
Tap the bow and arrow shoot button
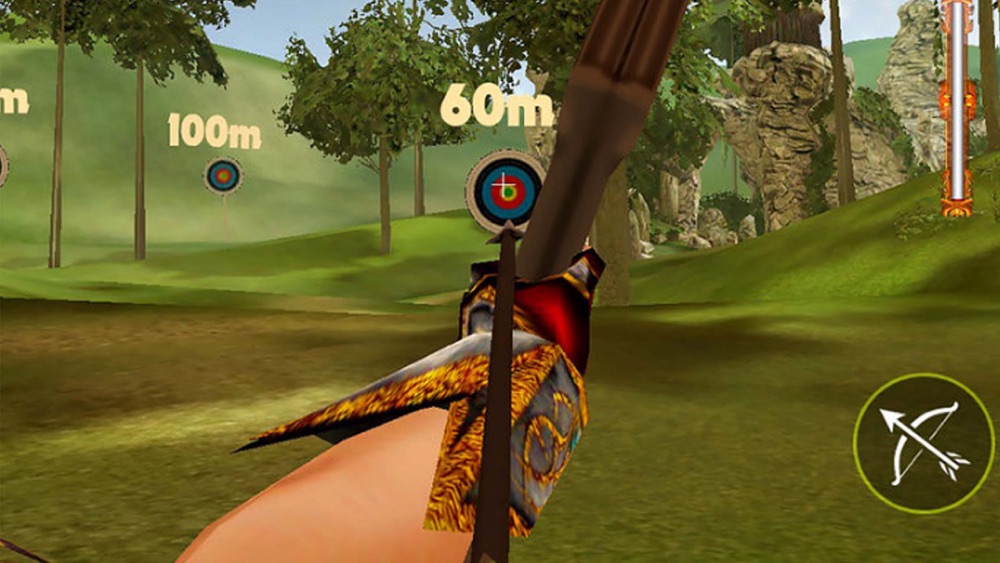(923, 443)
